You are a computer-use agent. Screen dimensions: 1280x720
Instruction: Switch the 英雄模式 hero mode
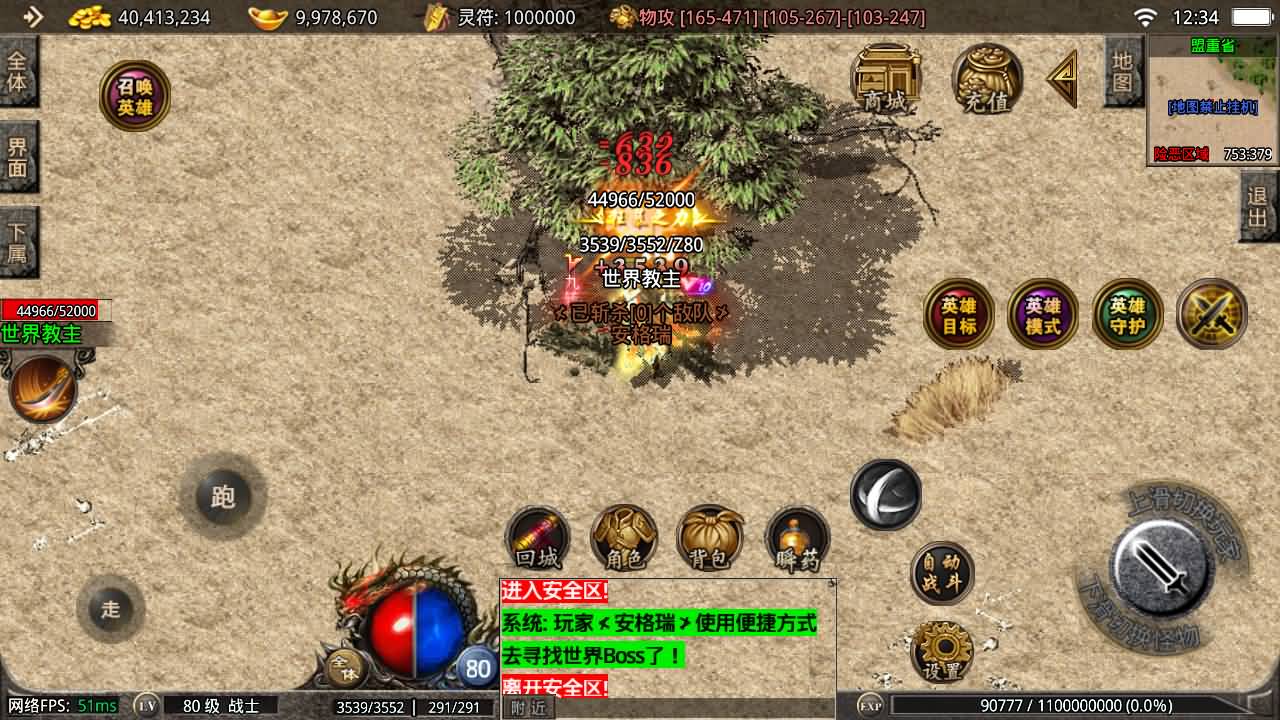(1043, 314)
